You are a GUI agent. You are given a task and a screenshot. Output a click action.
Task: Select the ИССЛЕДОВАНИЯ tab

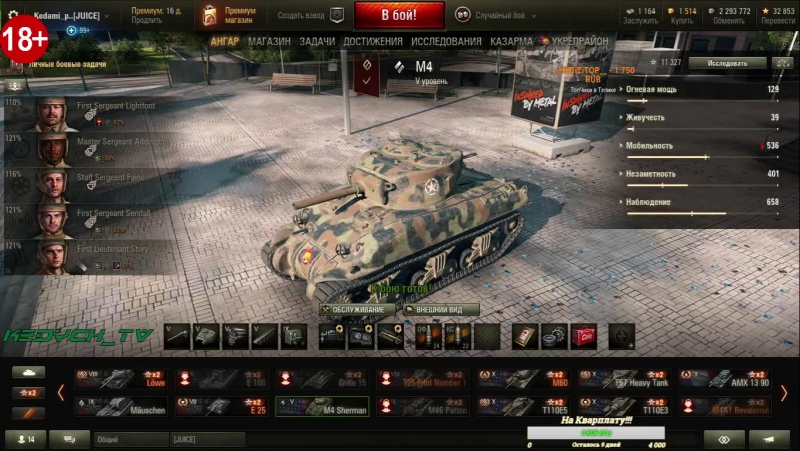(x=446, y=42)
